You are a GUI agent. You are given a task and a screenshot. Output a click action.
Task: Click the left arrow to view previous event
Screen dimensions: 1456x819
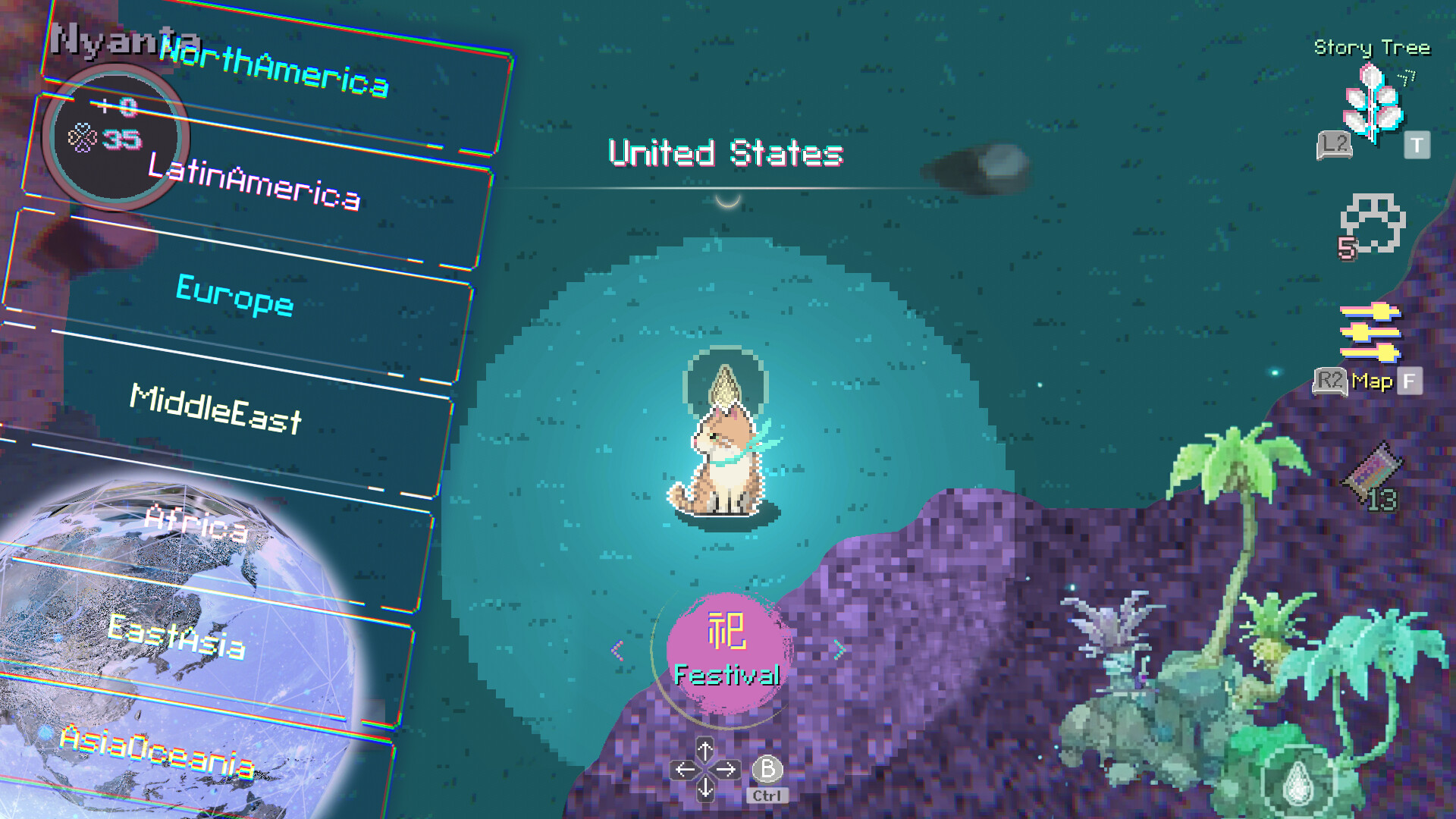(616, 648)
